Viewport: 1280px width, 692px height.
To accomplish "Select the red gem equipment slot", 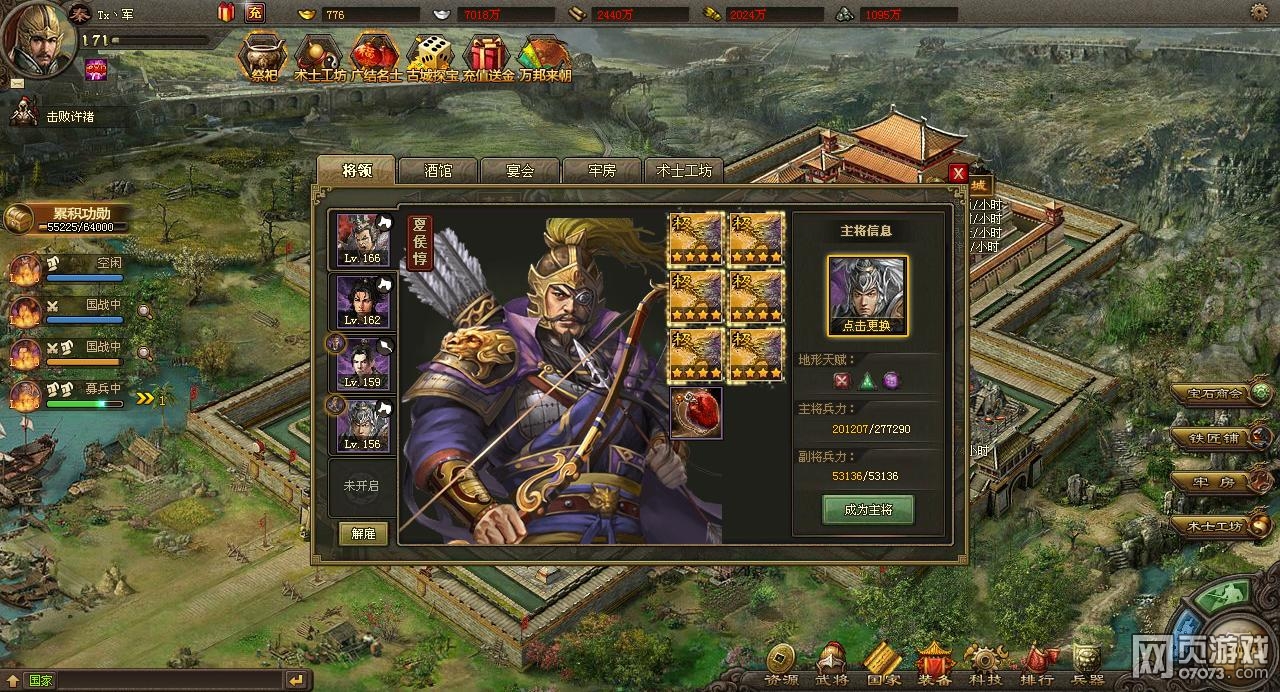I will click(x=696, y=414).
